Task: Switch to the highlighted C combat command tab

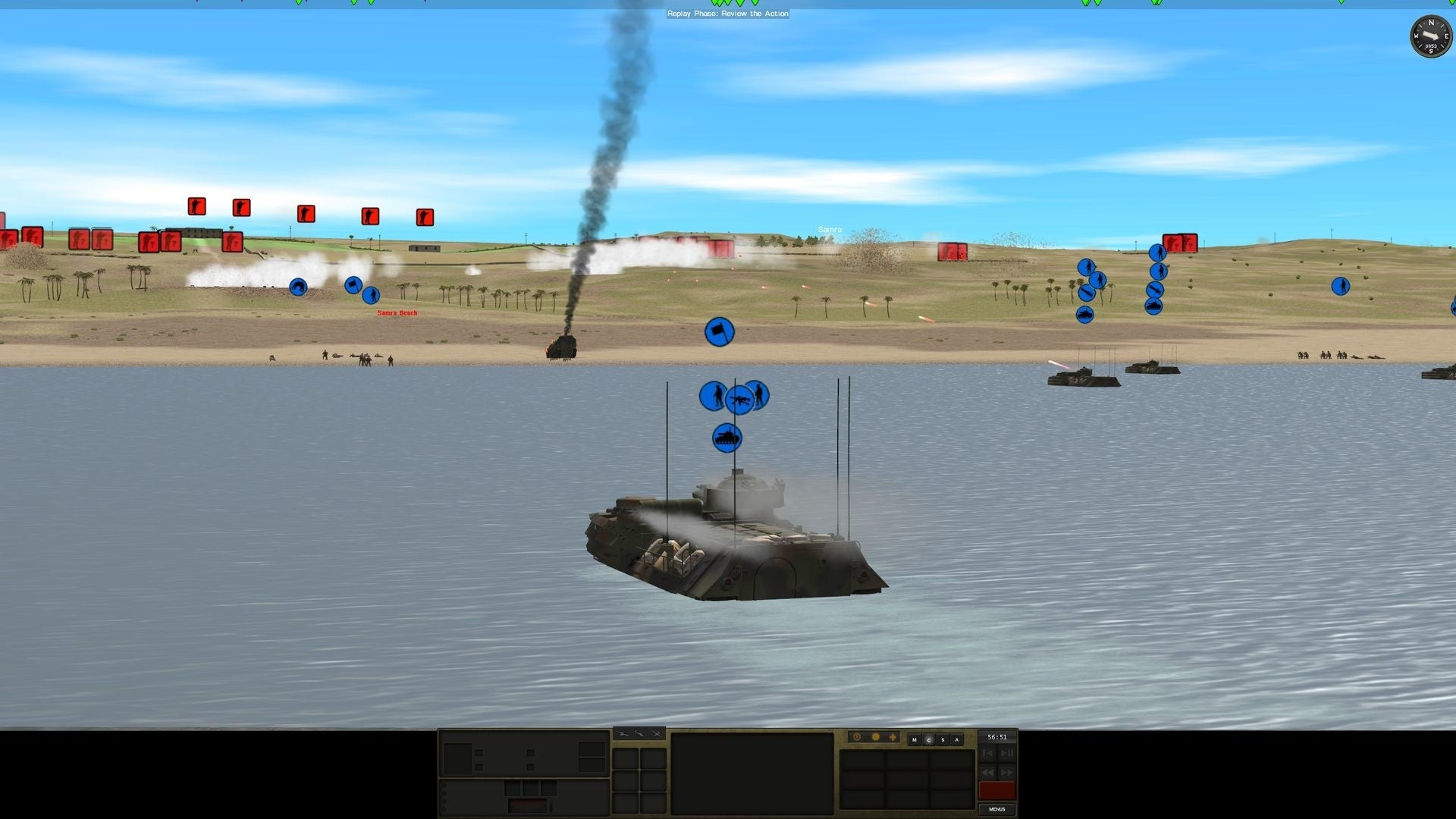Action: [x=929, y=740]
